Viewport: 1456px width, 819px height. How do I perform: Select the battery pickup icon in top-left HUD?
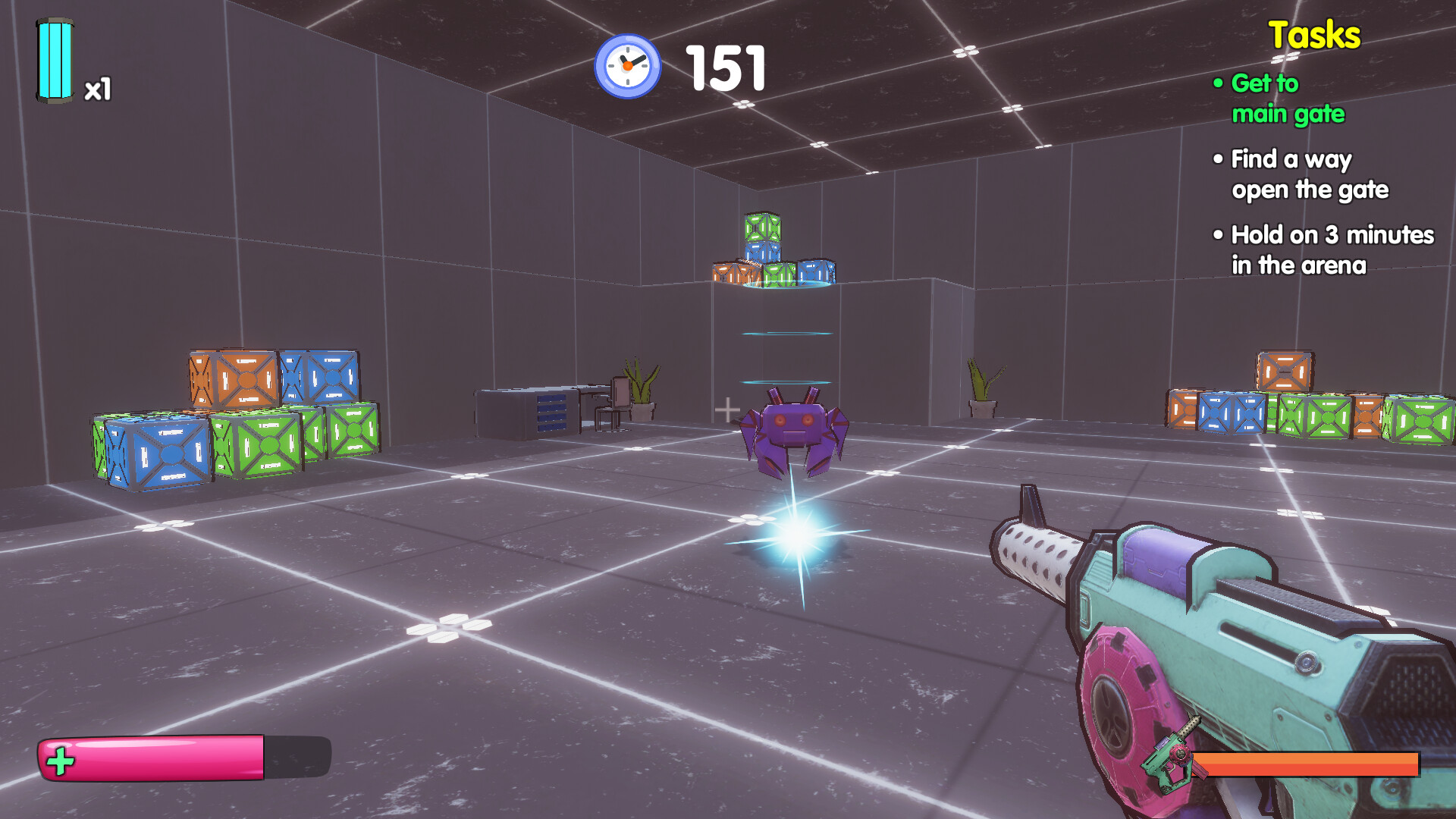click(x=55, y=61)
